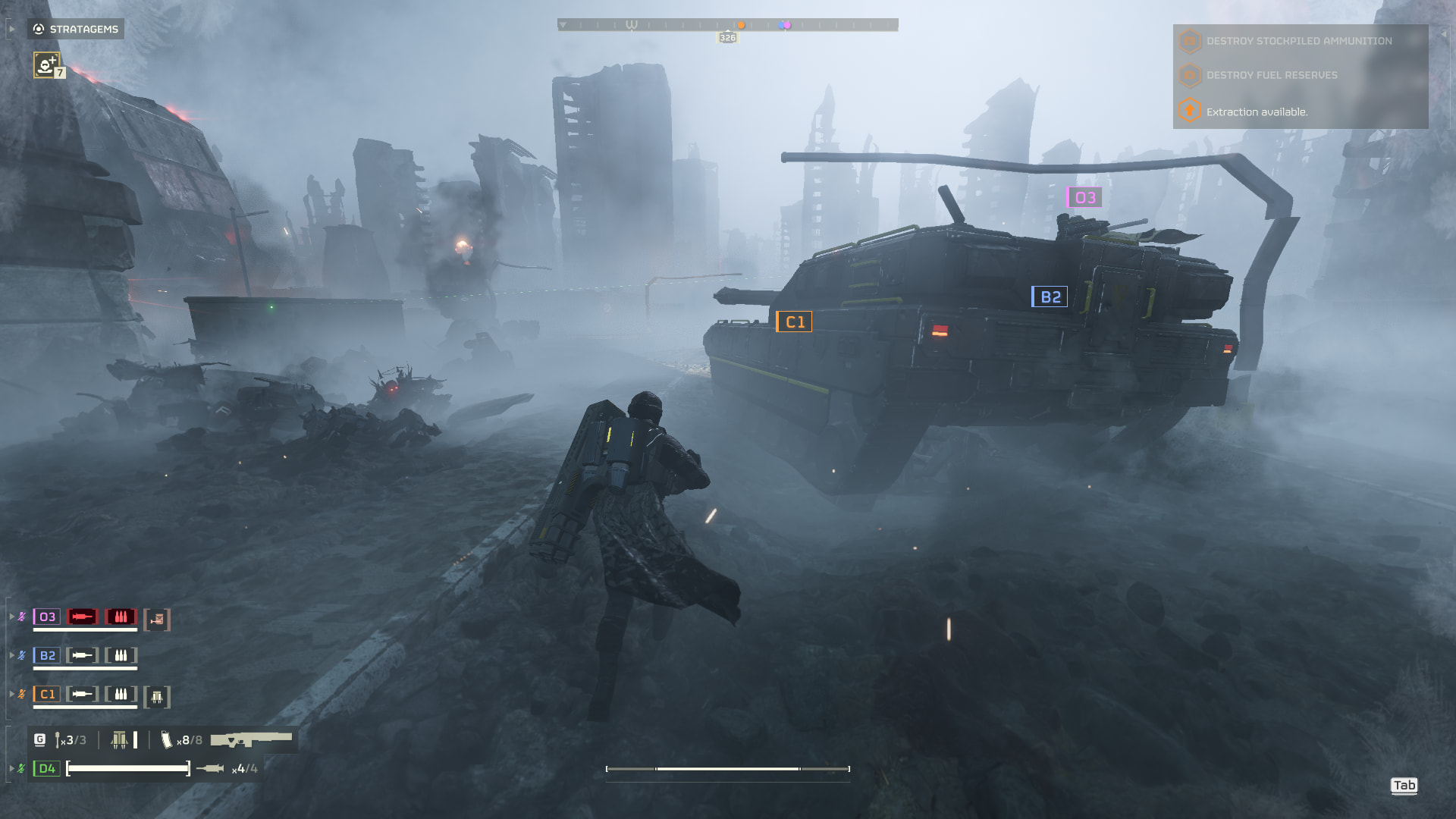Image resolution: width=1456 pixels, height=819 pixels.
Task: Click the orange marker on the compass
Action: point(741,25)
